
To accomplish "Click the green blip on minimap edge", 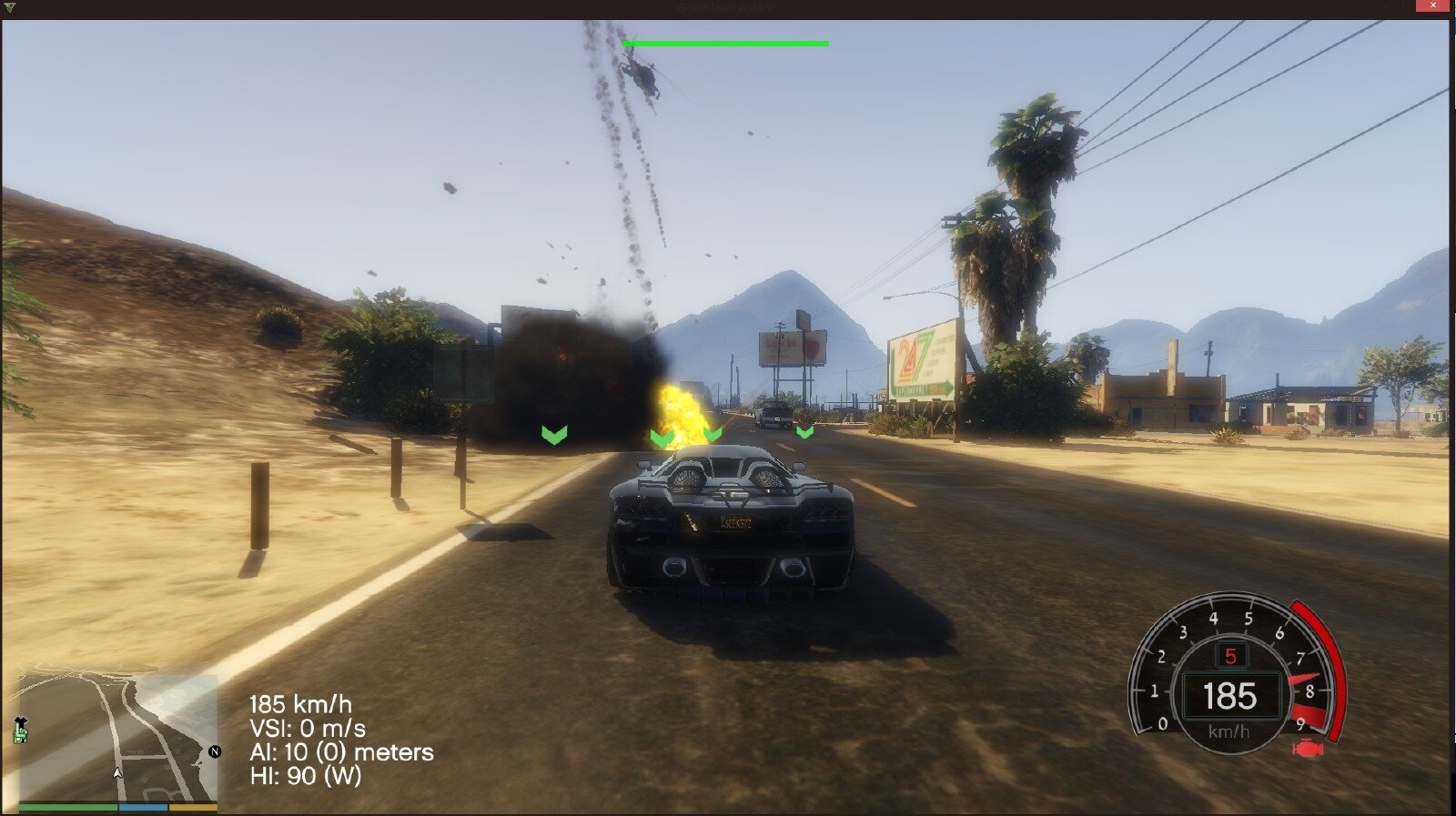I will pos(21,729).
